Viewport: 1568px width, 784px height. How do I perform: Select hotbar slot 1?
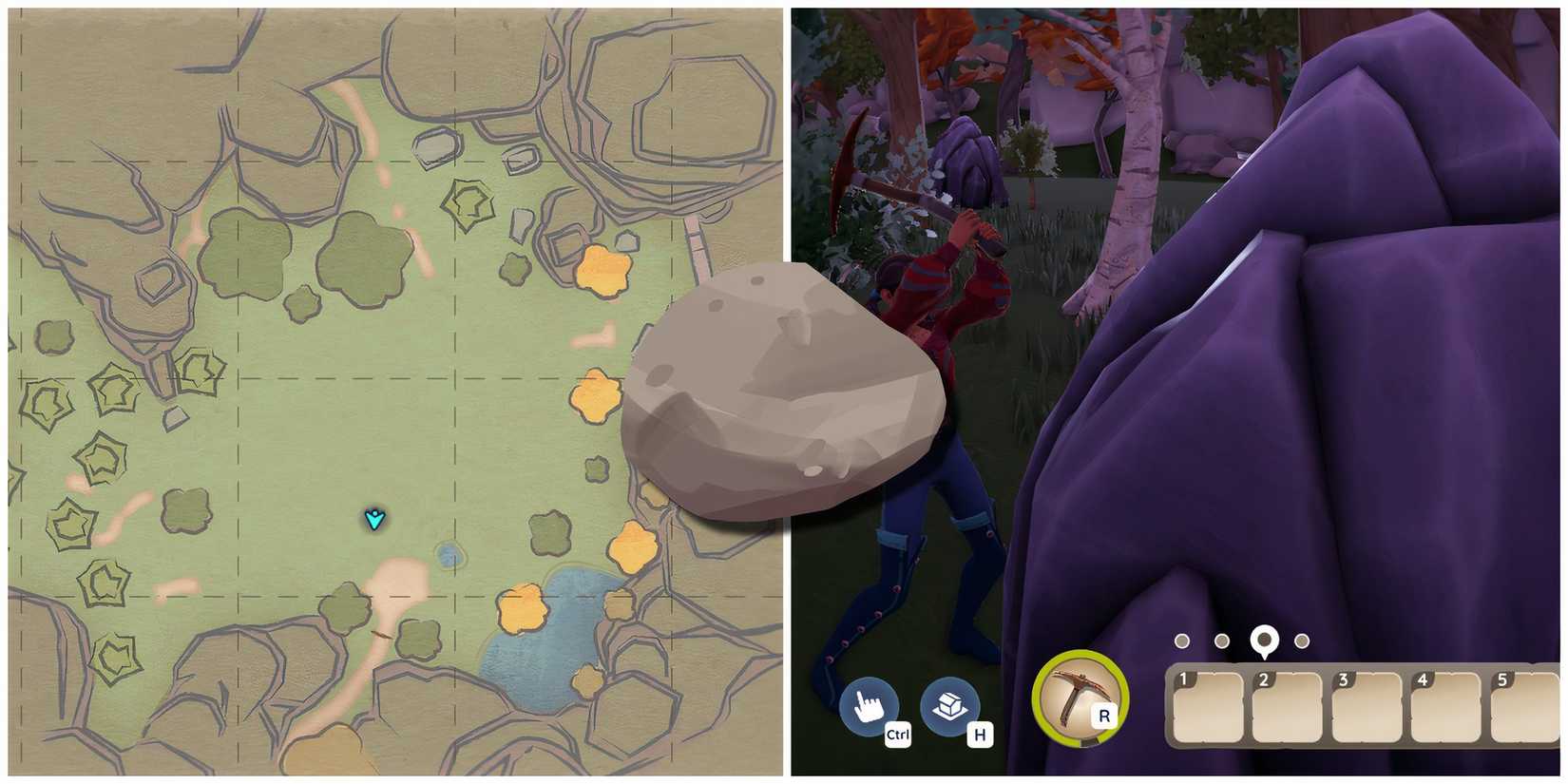[x=1210, y=708]
